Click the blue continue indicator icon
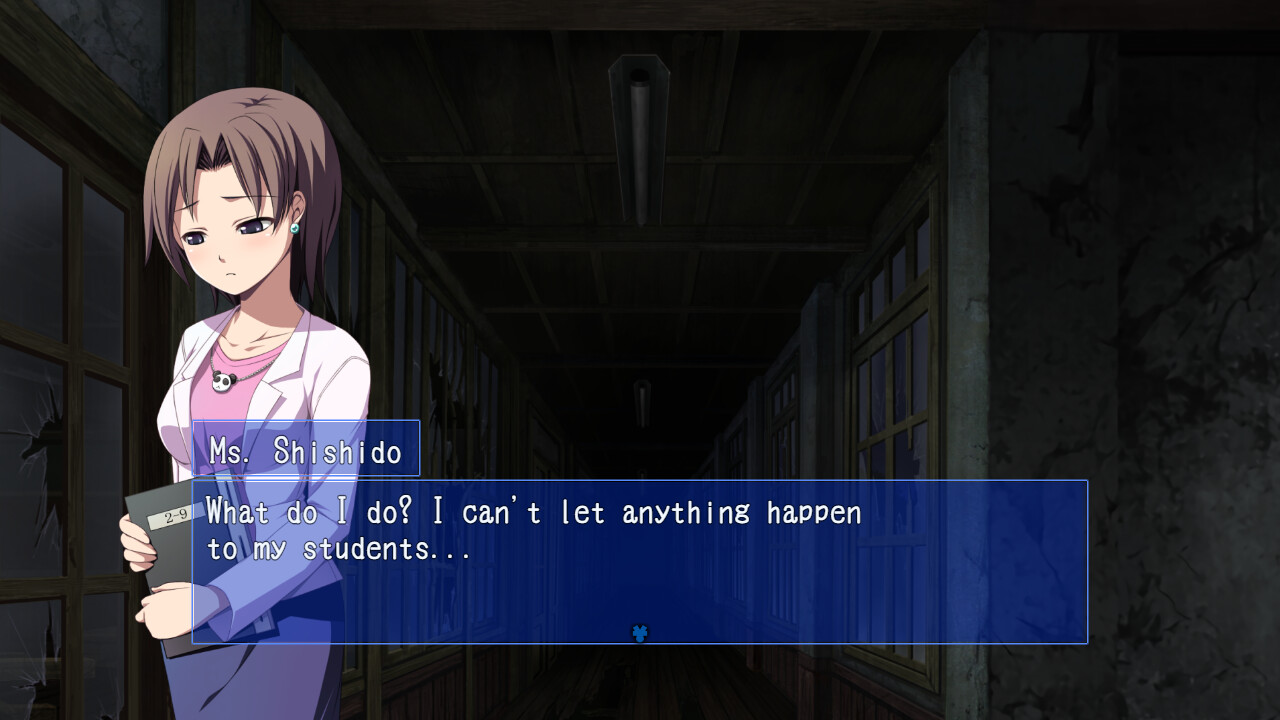1280x720 pixels. [641, 631]
